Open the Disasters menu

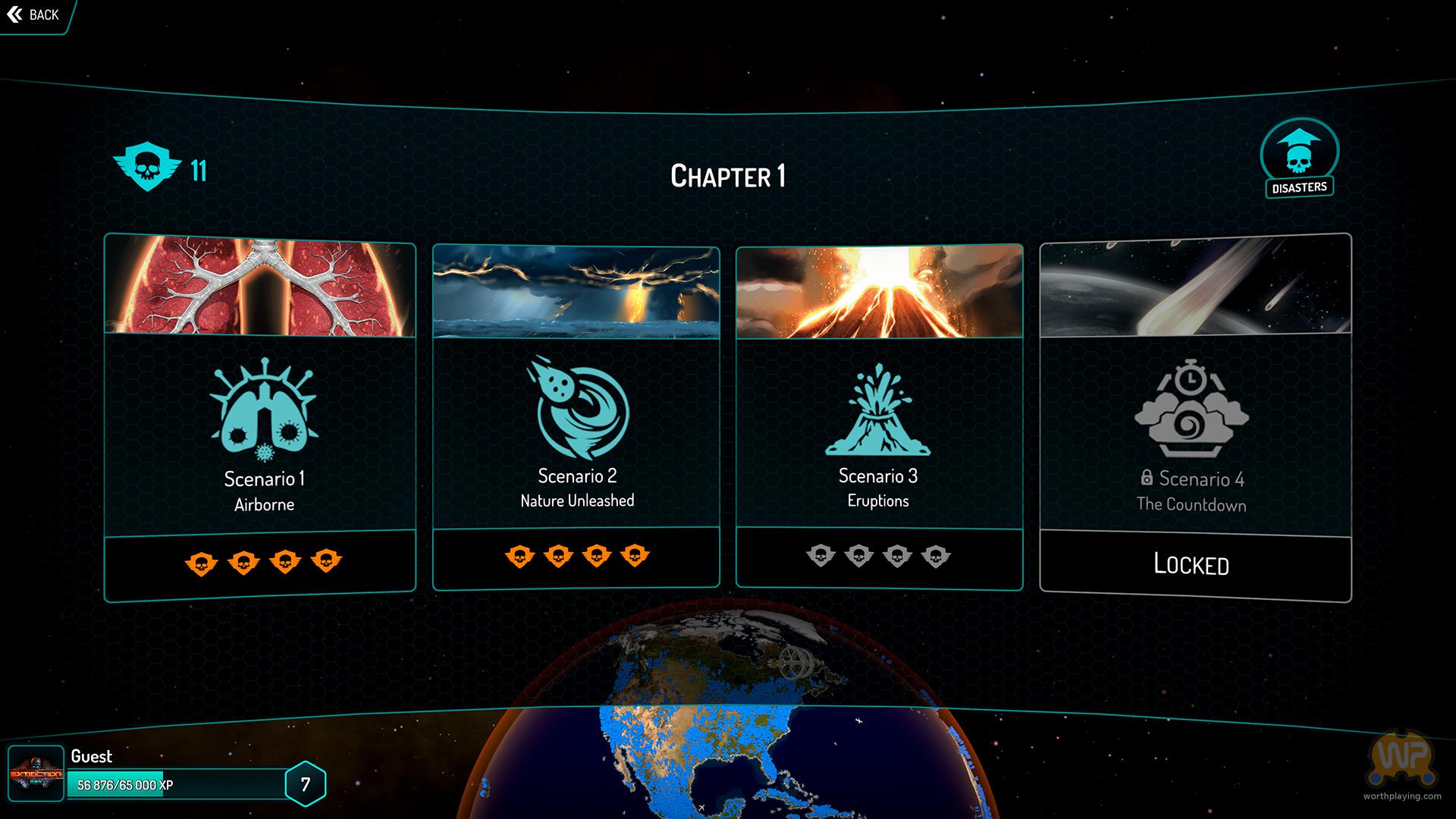click(x=1299, y=158)
